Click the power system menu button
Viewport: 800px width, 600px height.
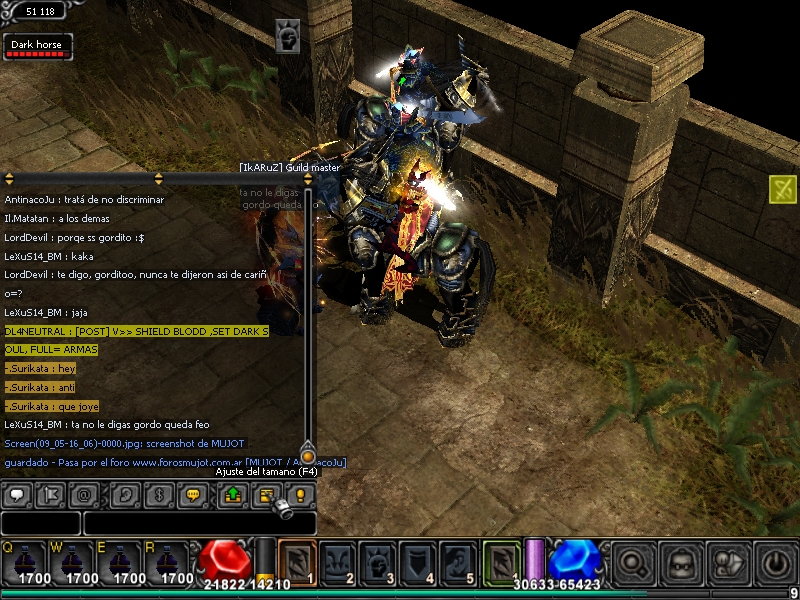click(x=776, y=563)
